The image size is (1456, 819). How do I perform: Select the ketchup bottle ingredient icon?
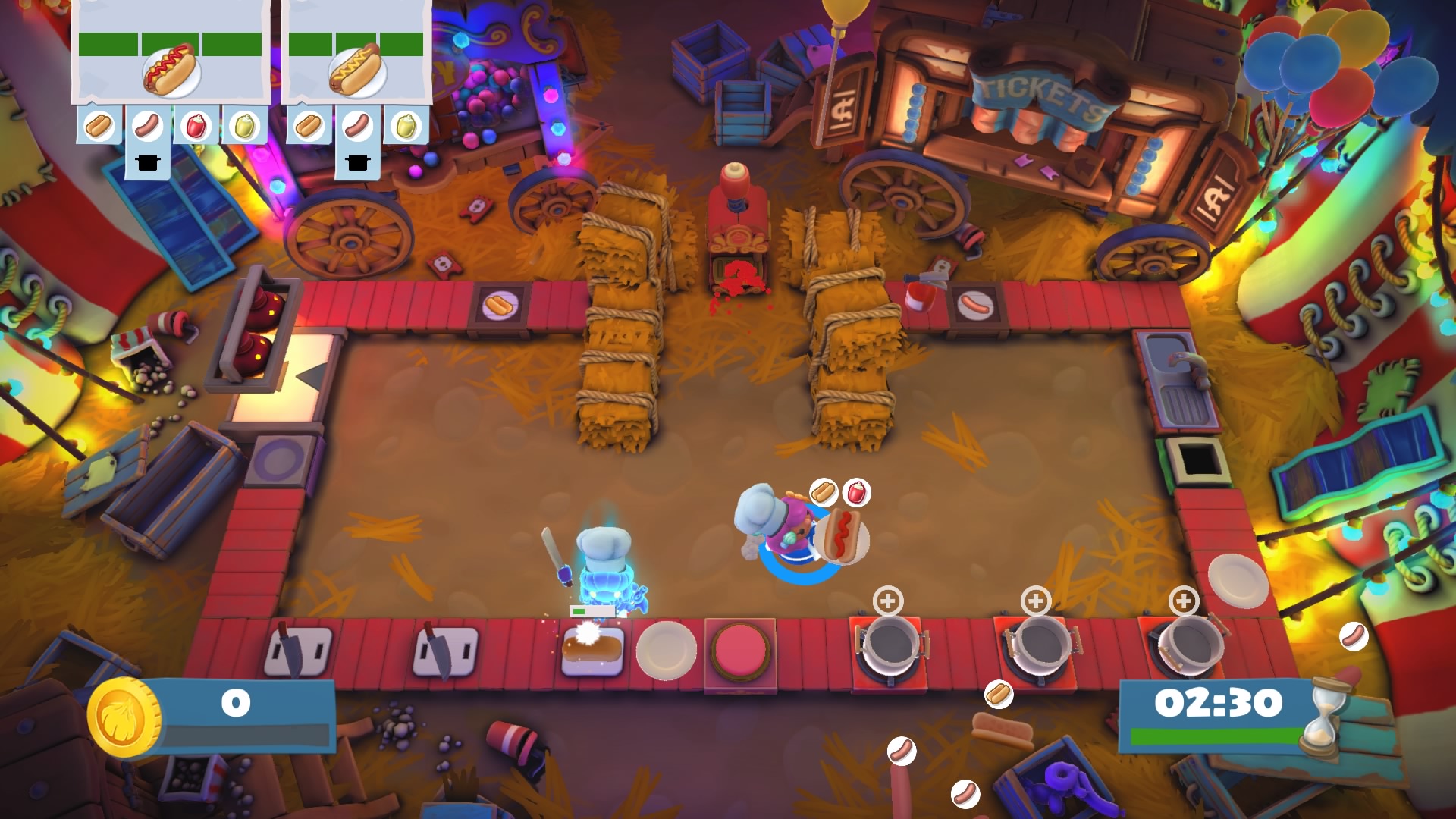point(196,125)
